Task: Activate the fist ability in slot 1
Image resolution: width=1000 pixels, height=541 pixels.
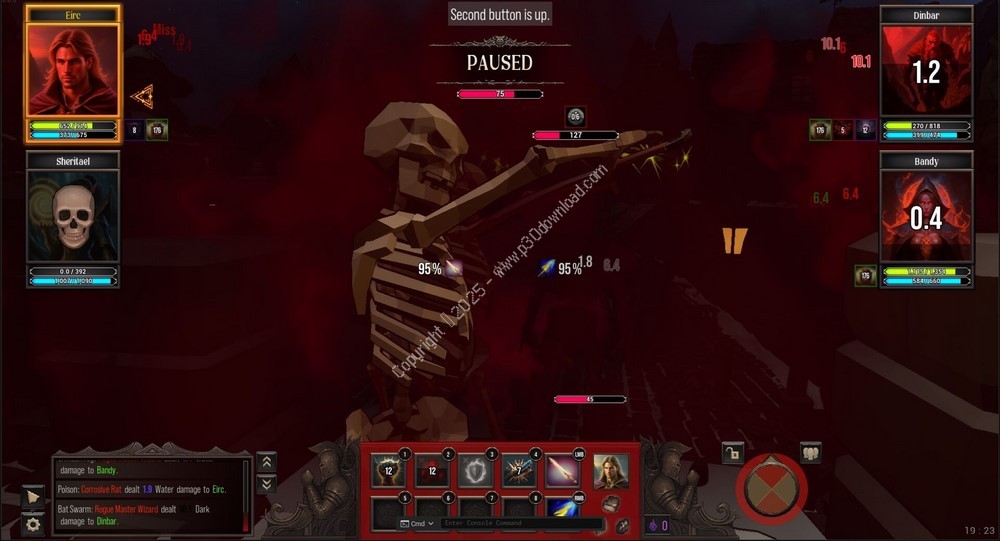Action: coord(387,471)
